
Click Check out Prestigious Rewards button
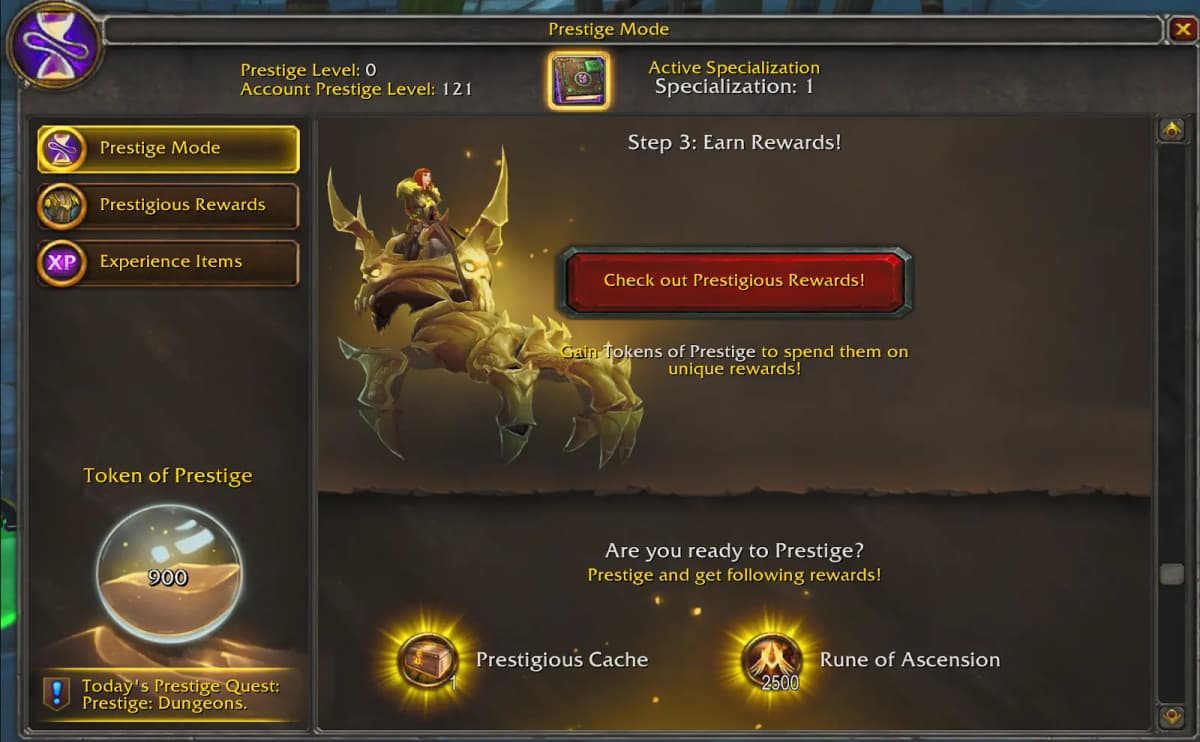coord(734,281)
